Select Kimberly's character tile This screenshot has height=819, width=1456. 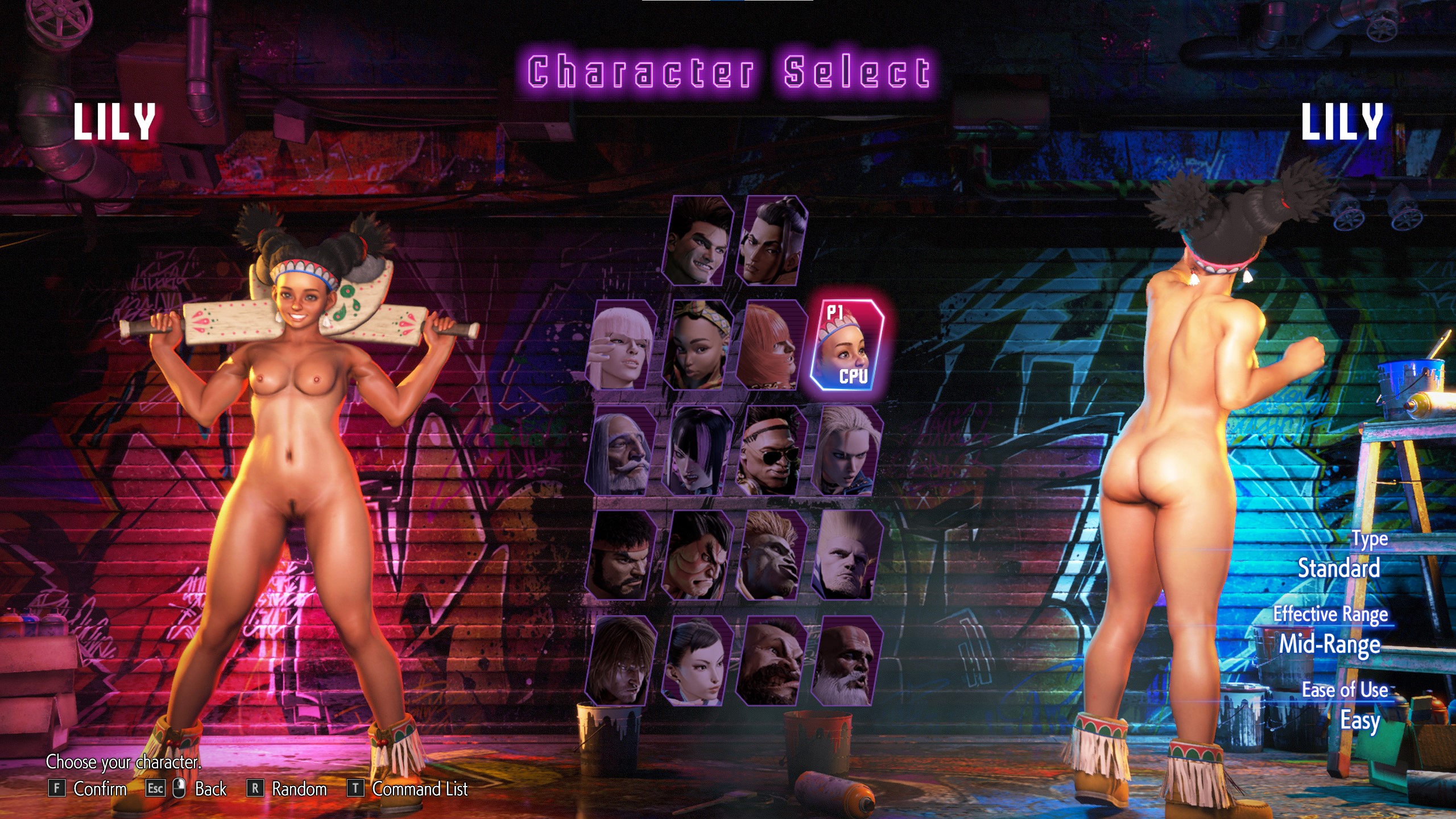[x=697, y=345]
